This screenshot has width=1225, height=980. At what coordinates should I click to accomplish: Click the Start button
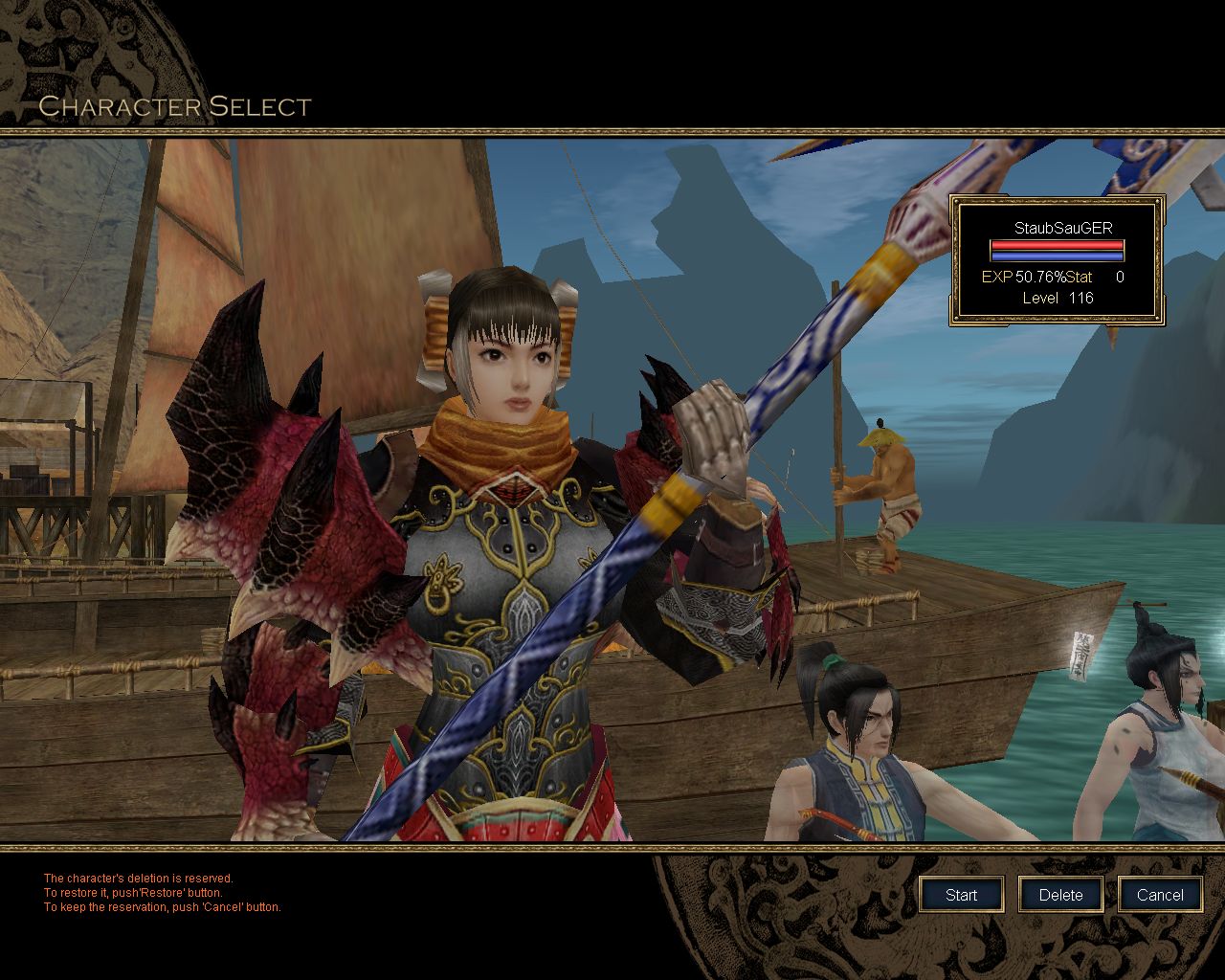pos(961,895)
